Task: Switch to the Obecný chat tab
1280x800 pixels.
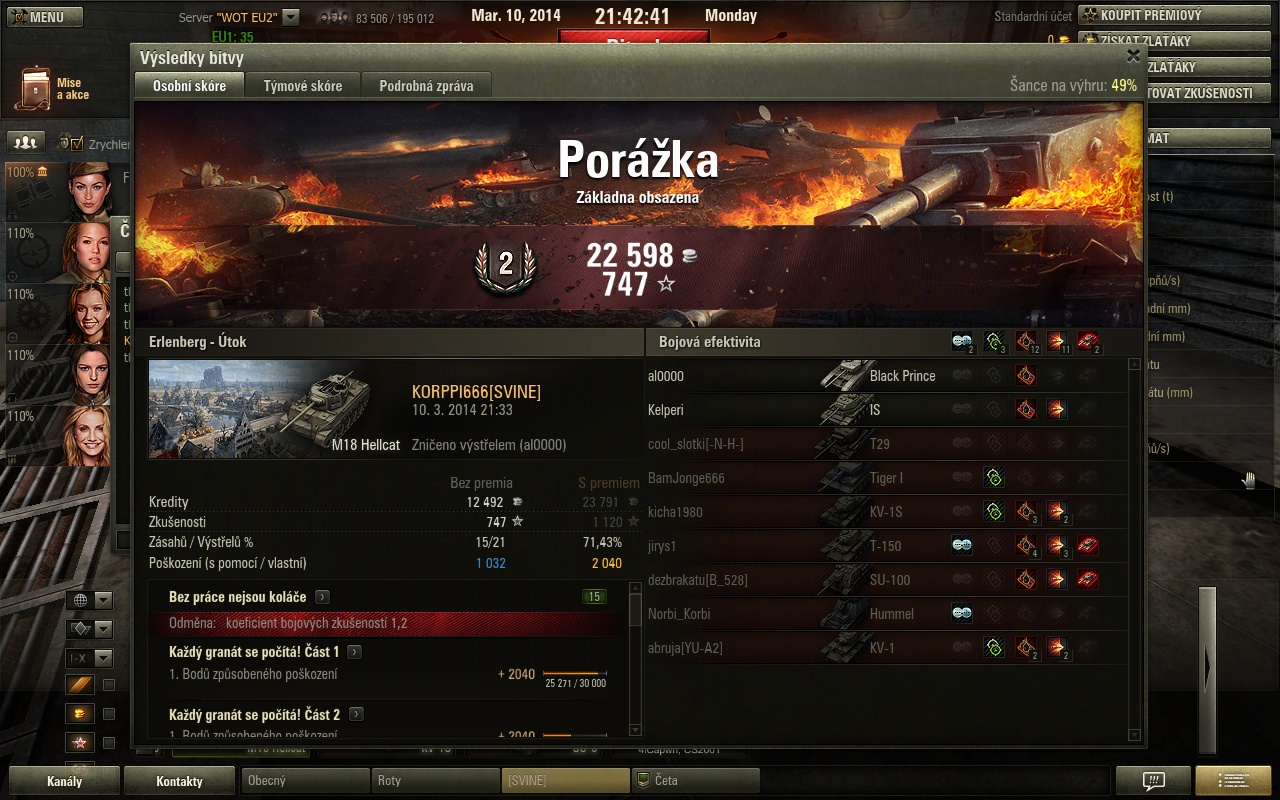Action: pos(304,781)
